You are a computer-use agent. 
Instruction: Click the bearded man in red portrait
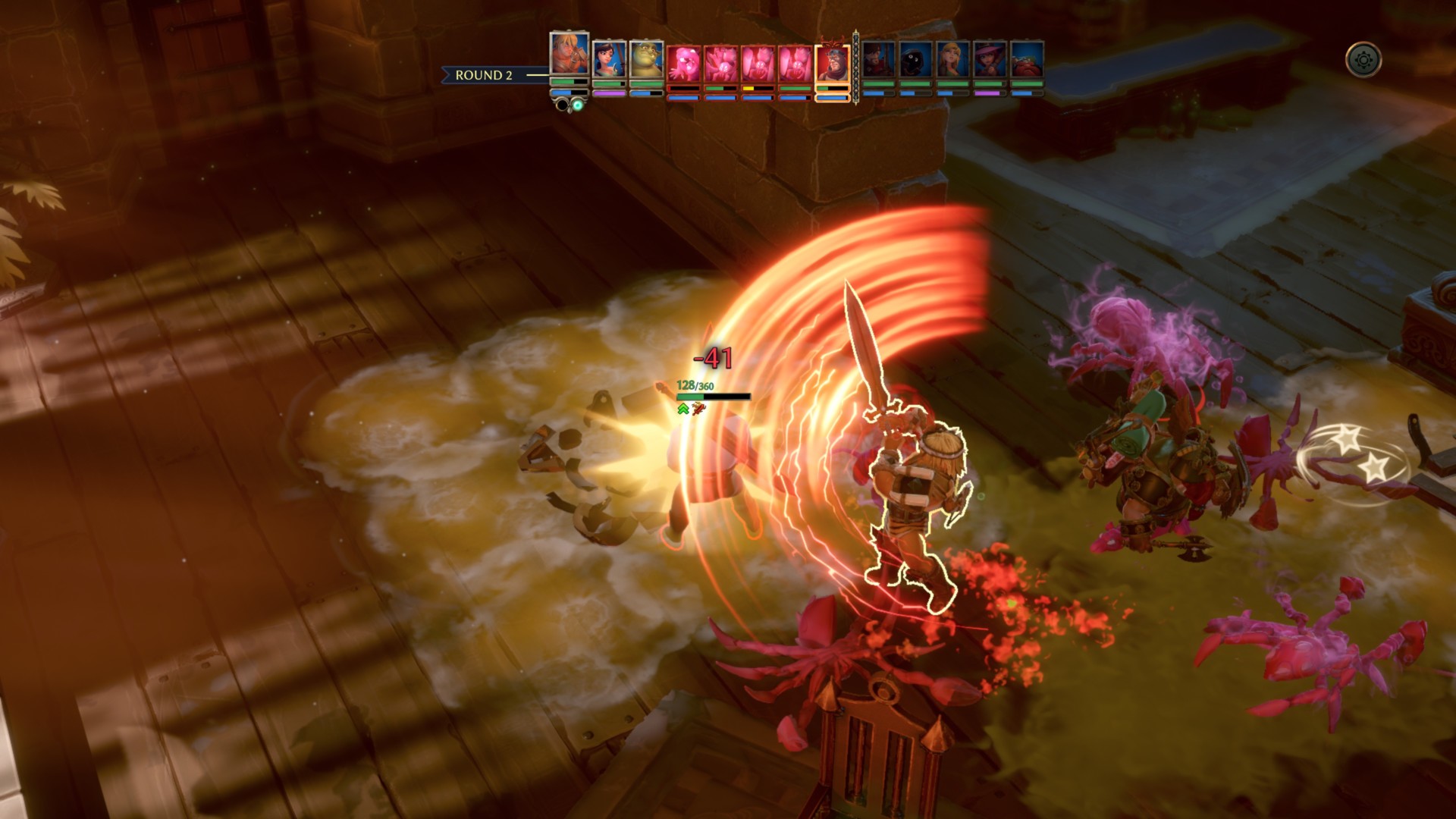tap(879, 60)
